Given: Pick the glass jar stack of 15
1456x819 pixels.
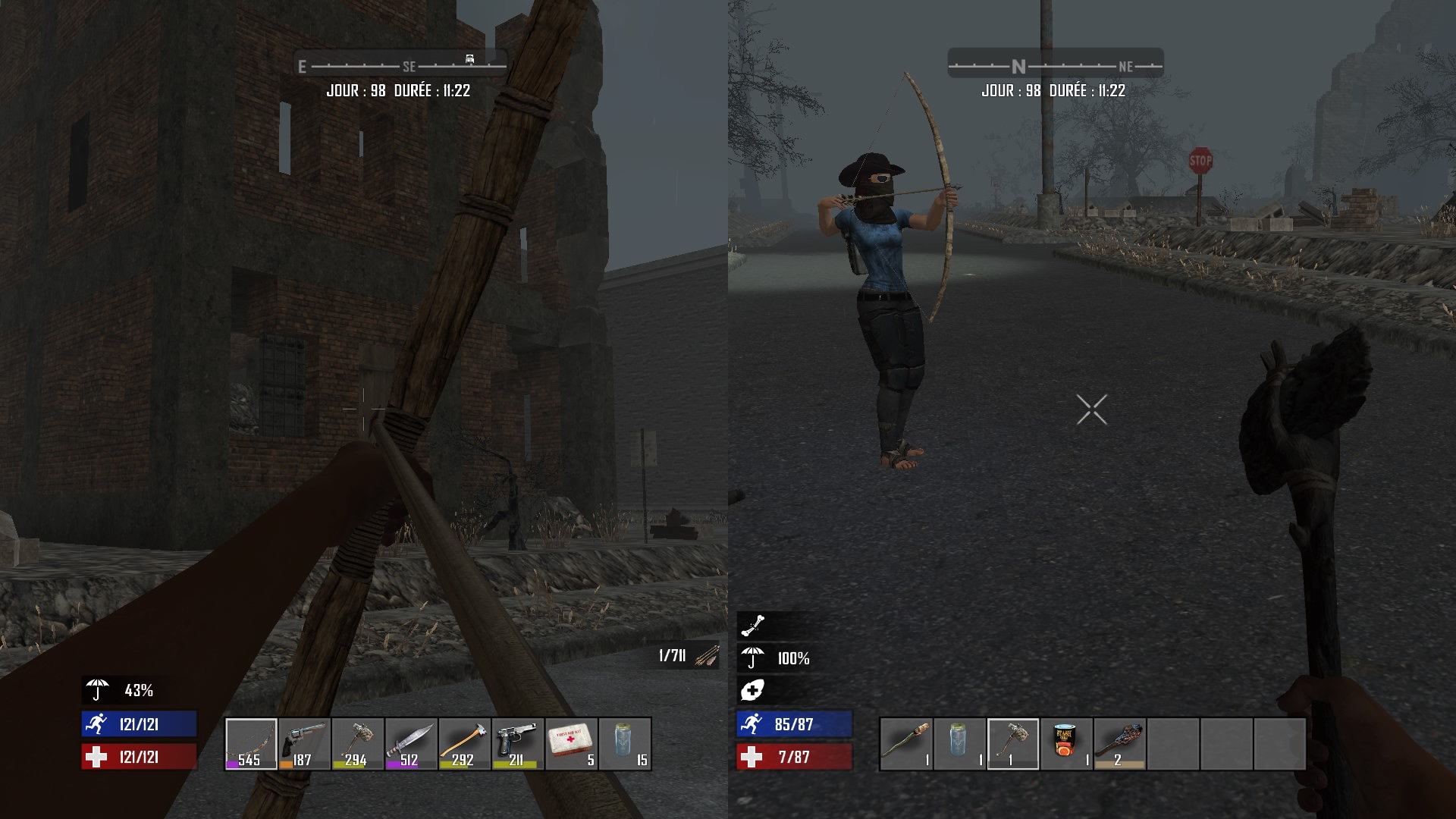Looking at the screenshot, I should click(x=624, y=744).
